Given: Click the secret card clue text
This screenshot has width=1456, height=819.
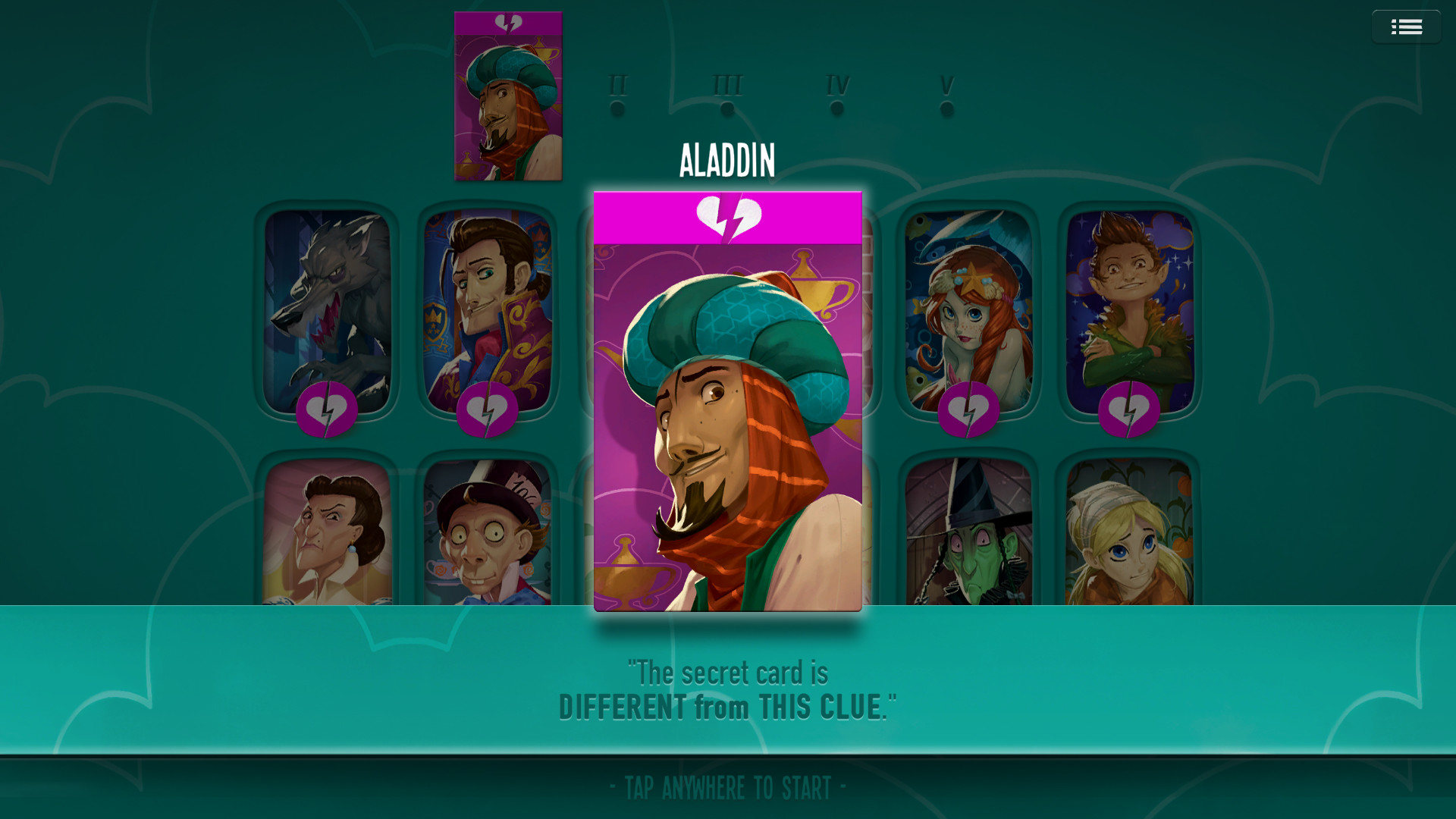Looking at the screenshot, I should [726, 689].
